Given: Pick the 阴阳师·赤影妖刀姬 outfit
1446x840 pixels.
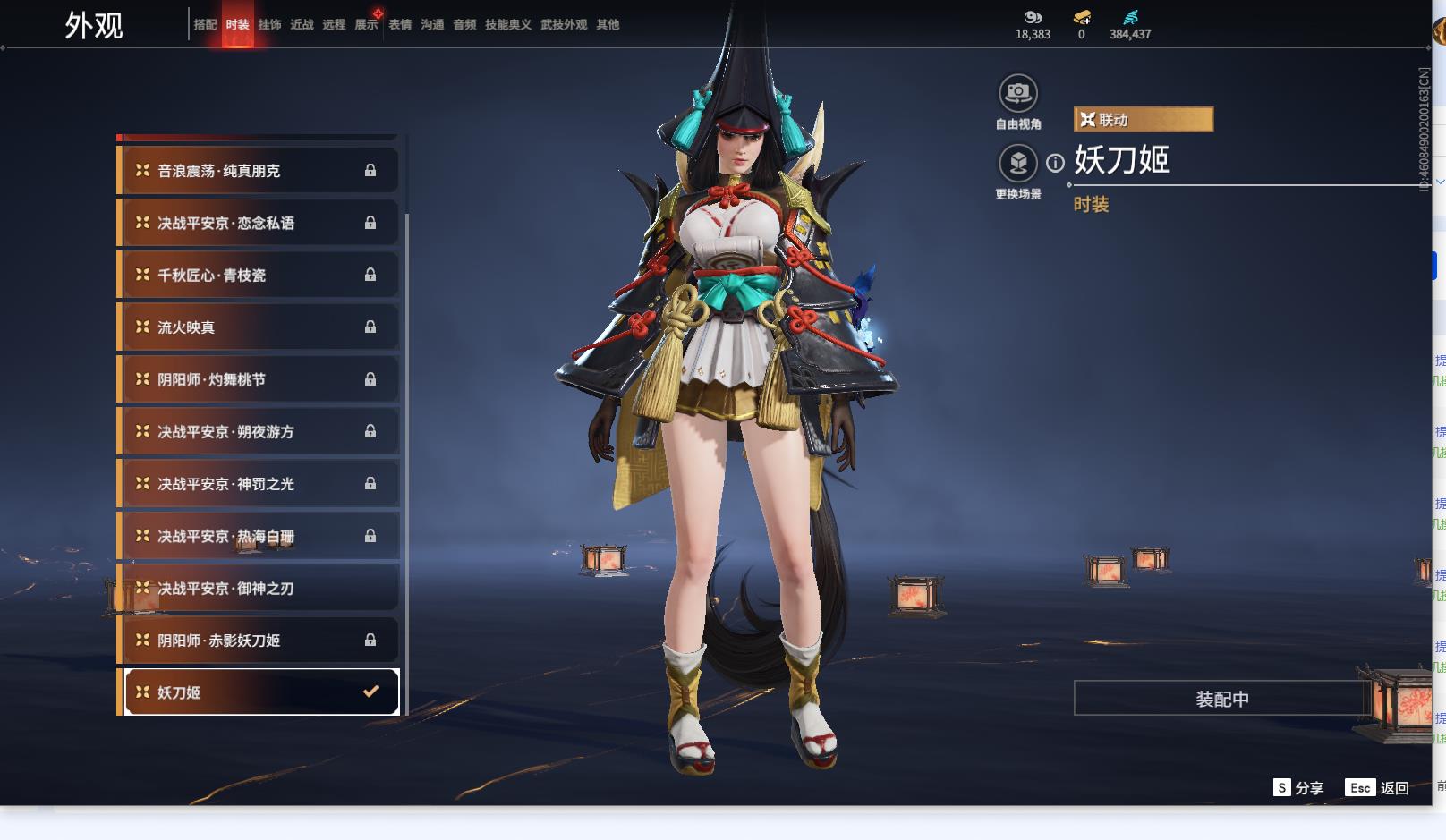Looking at the screenshot, I should point(258,641).
